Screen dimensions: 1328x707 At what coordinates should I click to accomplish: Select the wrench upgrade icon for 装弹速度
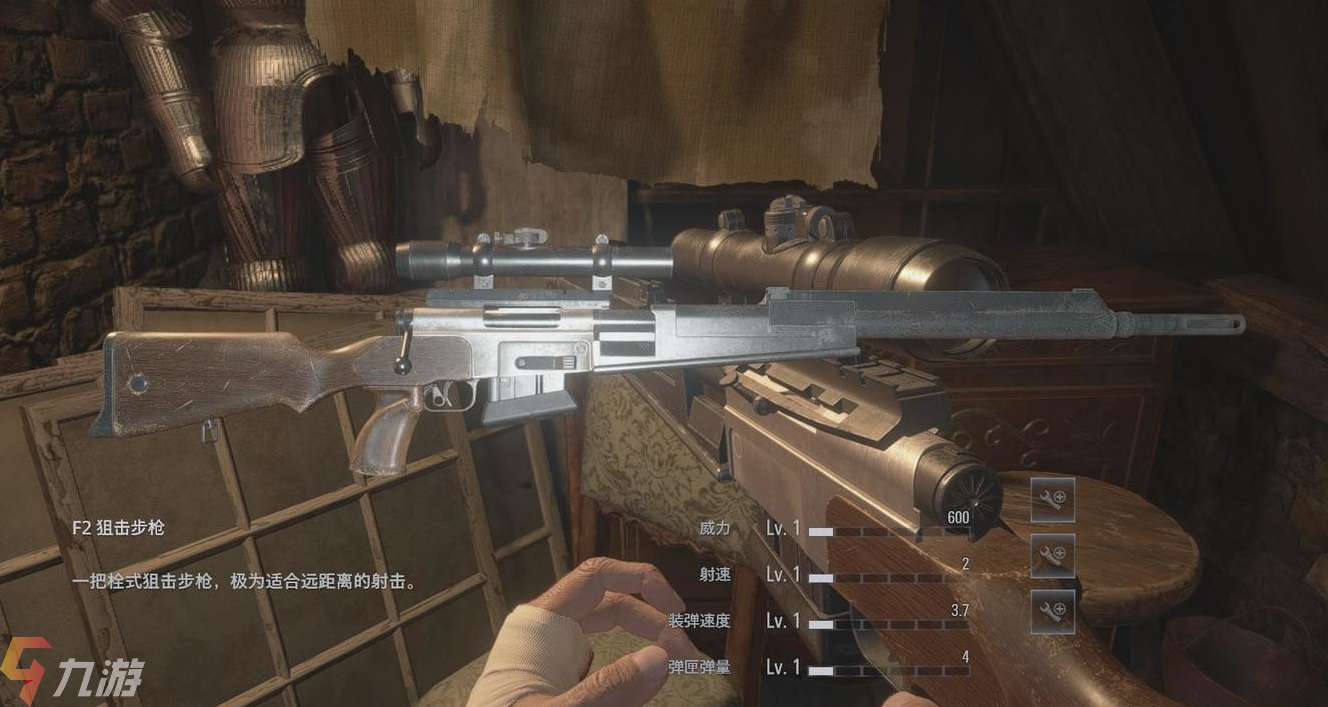pyautogui.click(x=1053, y=611)
